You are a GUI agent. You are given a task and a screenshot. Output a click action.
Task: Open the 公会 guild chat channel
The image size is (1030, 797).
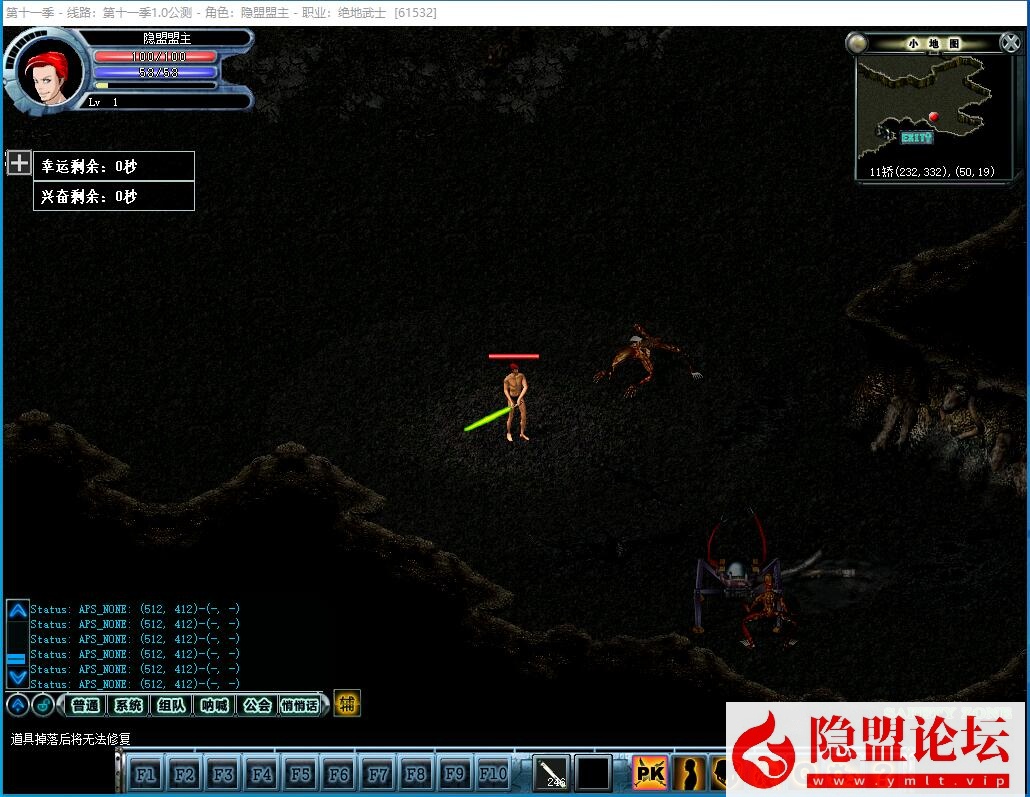click(x=257, y=705)
